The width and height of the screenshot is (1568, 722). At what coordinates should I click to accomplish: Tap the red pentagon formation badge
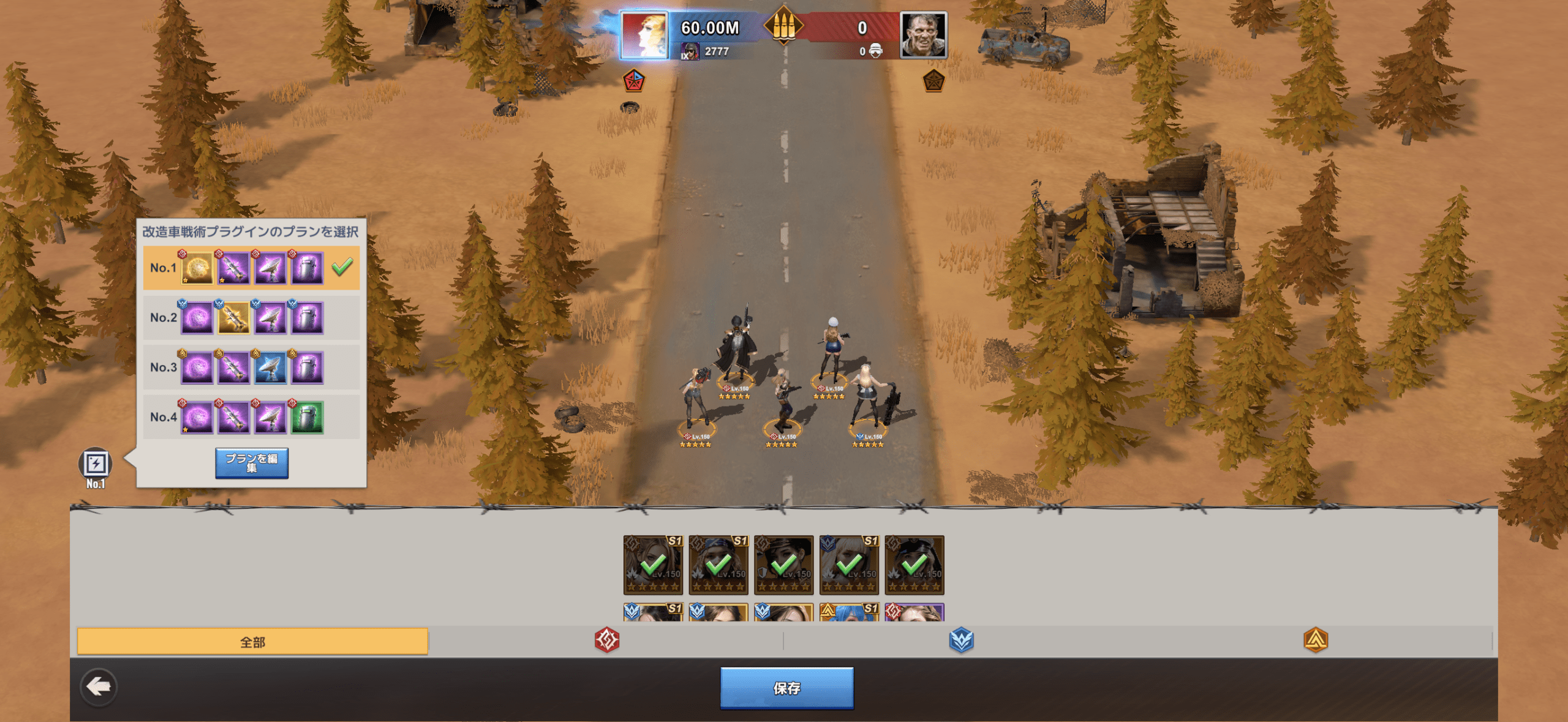point(633,81)
